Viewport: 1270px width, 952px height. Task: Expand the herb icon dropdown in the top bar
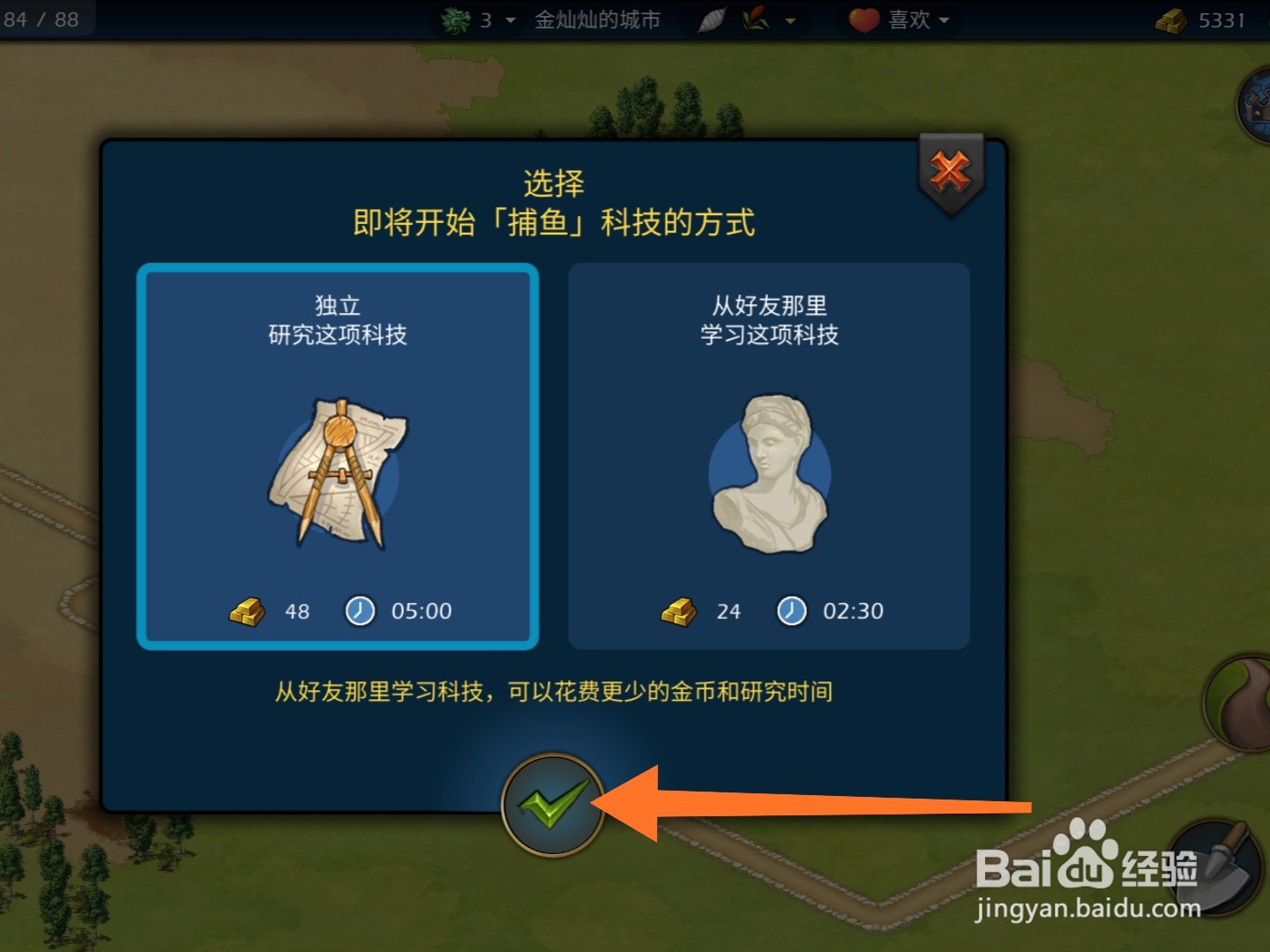point(790,19)
